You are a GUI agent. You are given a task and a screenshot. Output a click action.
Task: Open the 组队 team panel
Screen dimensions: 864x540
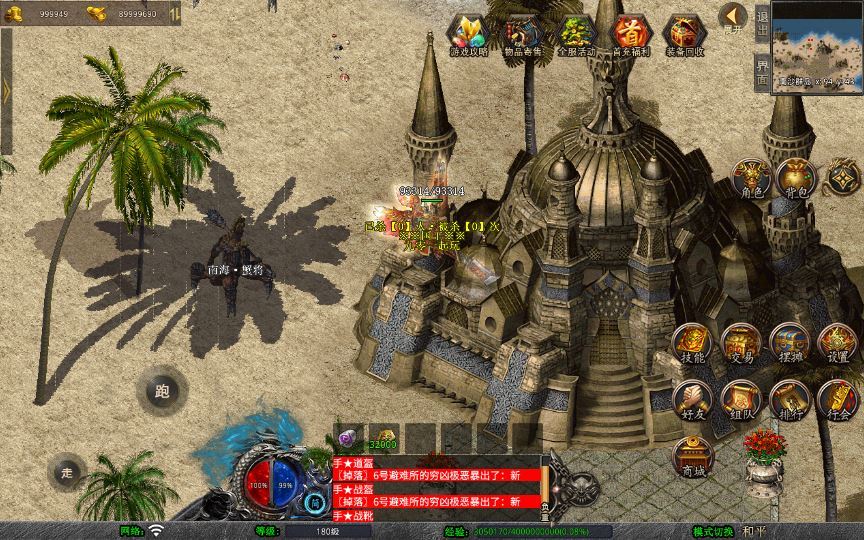coord(741,399)
